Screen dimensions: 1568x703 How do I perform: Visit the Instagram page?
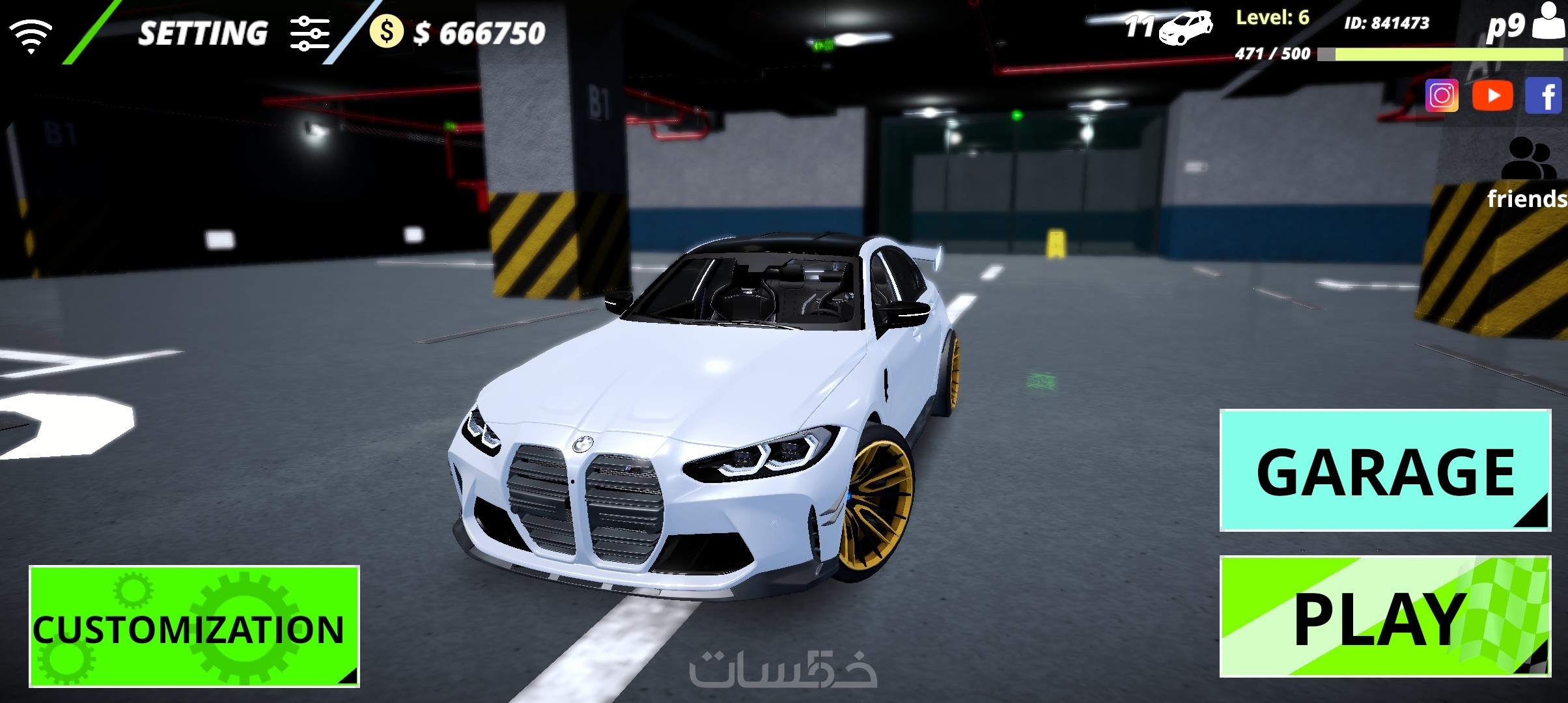click(1442, 96)
